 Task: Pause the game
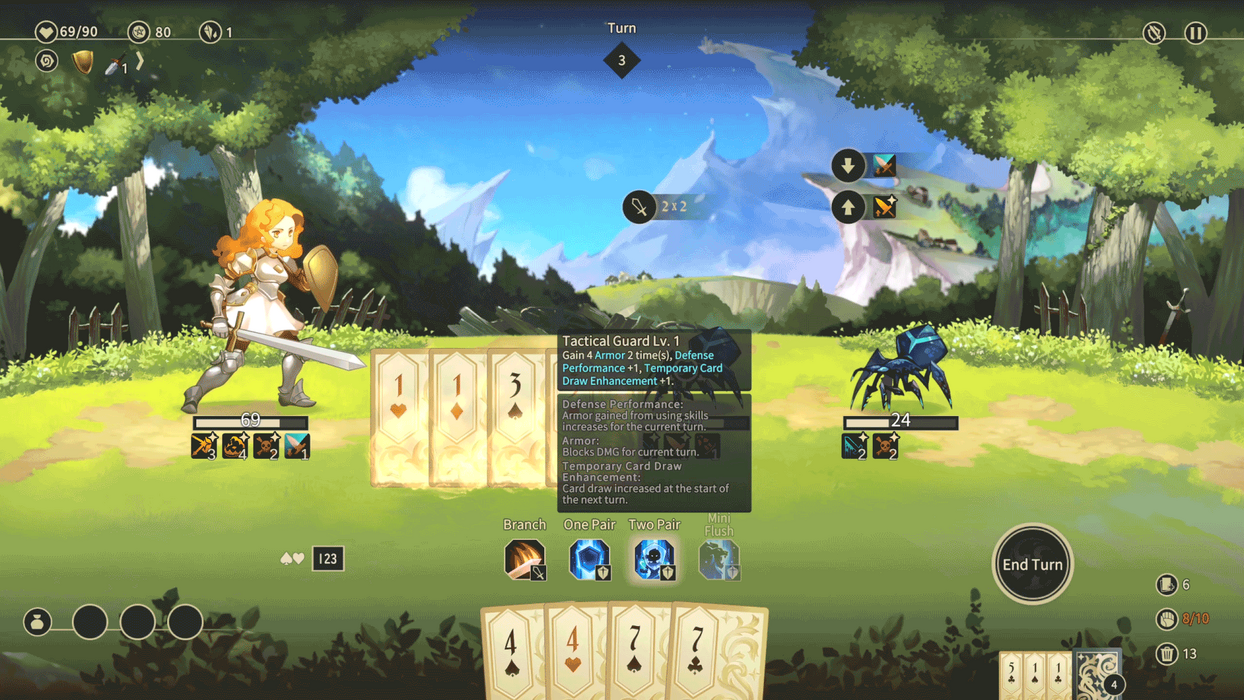pos(1195,33)
